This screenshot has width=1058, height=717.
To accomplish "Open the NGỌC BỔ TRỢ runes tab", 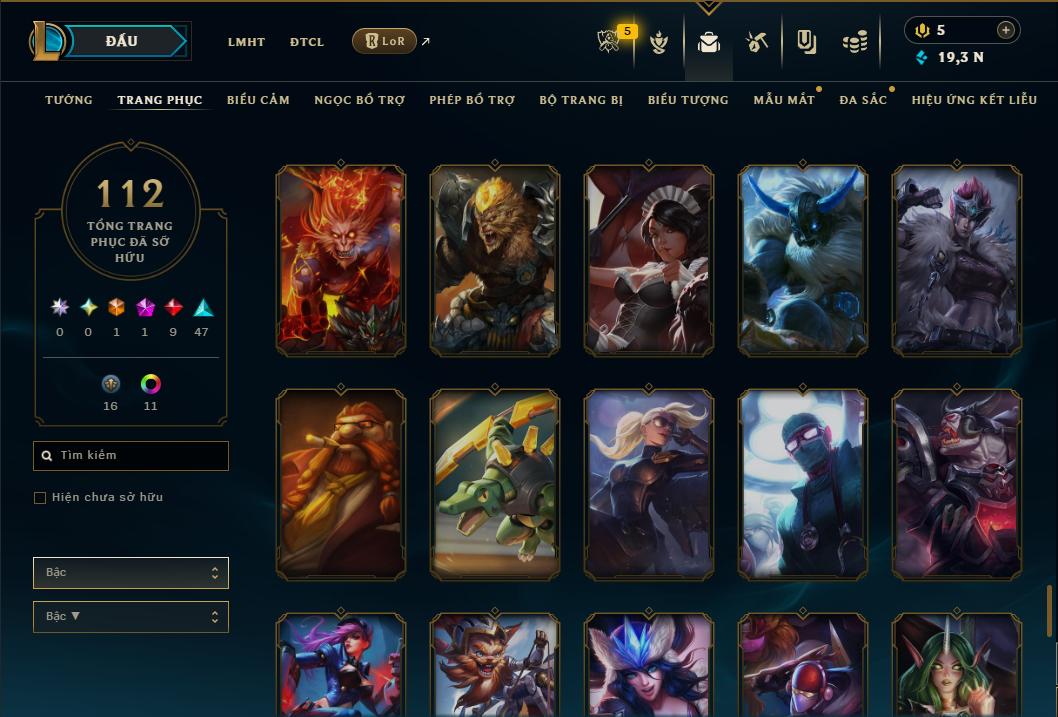I will click(359, 100).
